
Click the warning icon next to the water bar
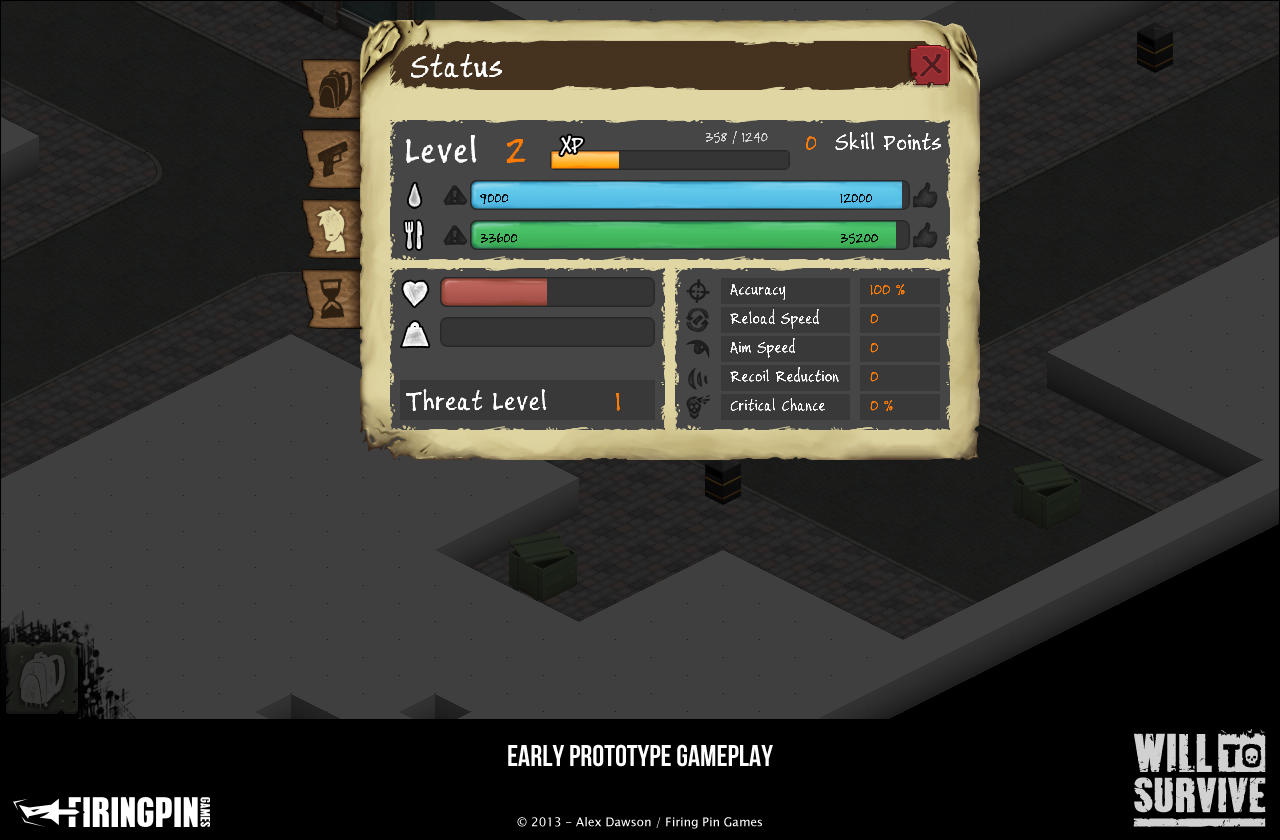[455, 196]
